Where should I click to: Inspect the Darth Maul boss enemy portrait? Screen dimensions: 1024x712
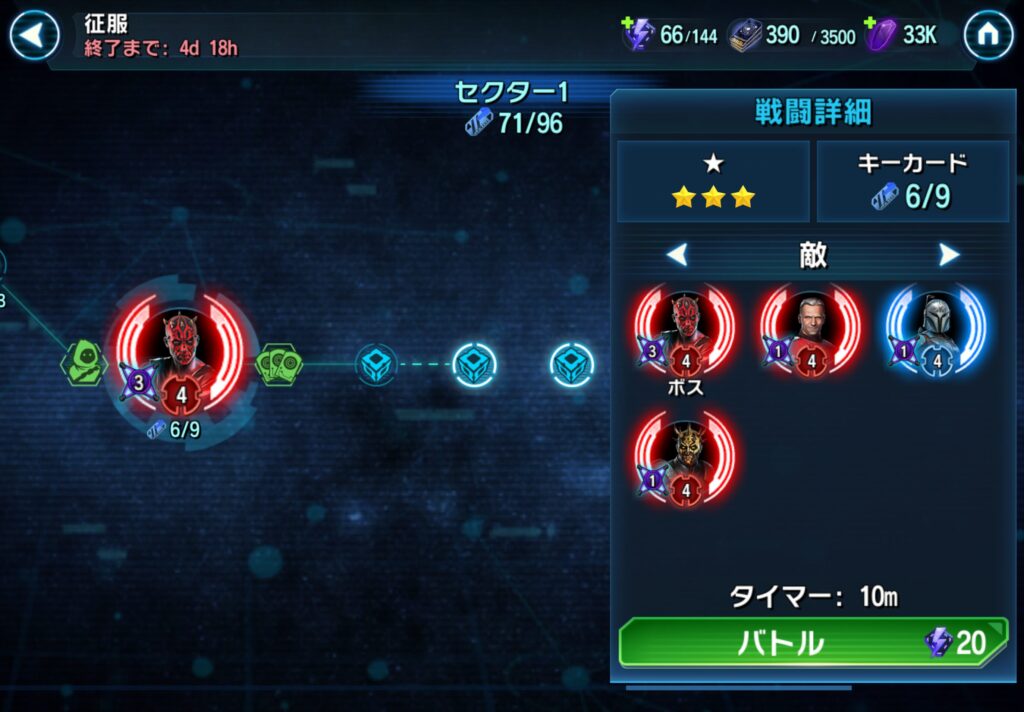point(685,329)
